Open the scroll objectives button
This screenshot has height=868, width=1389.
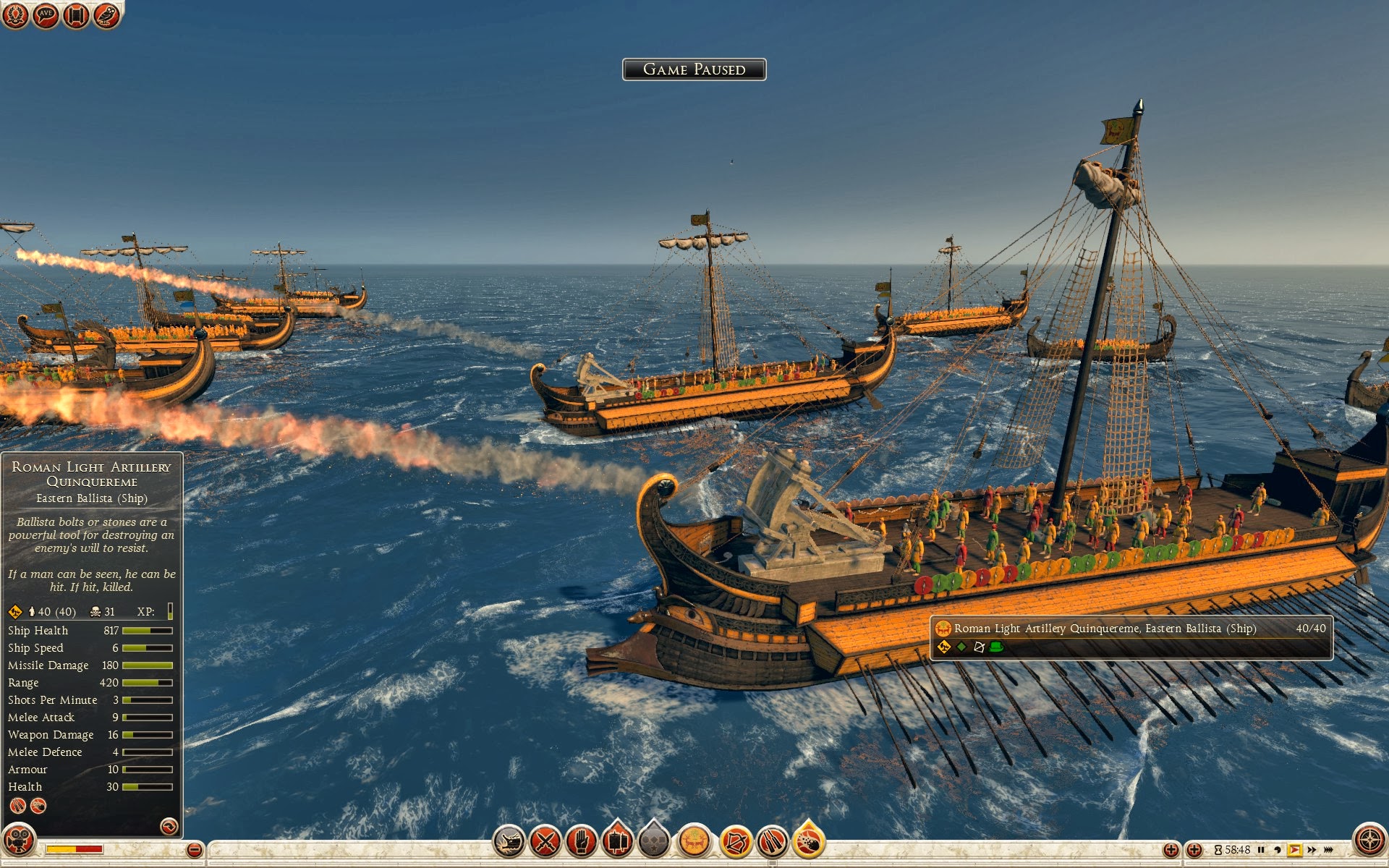pyautogui.click(x=76, y=15)
